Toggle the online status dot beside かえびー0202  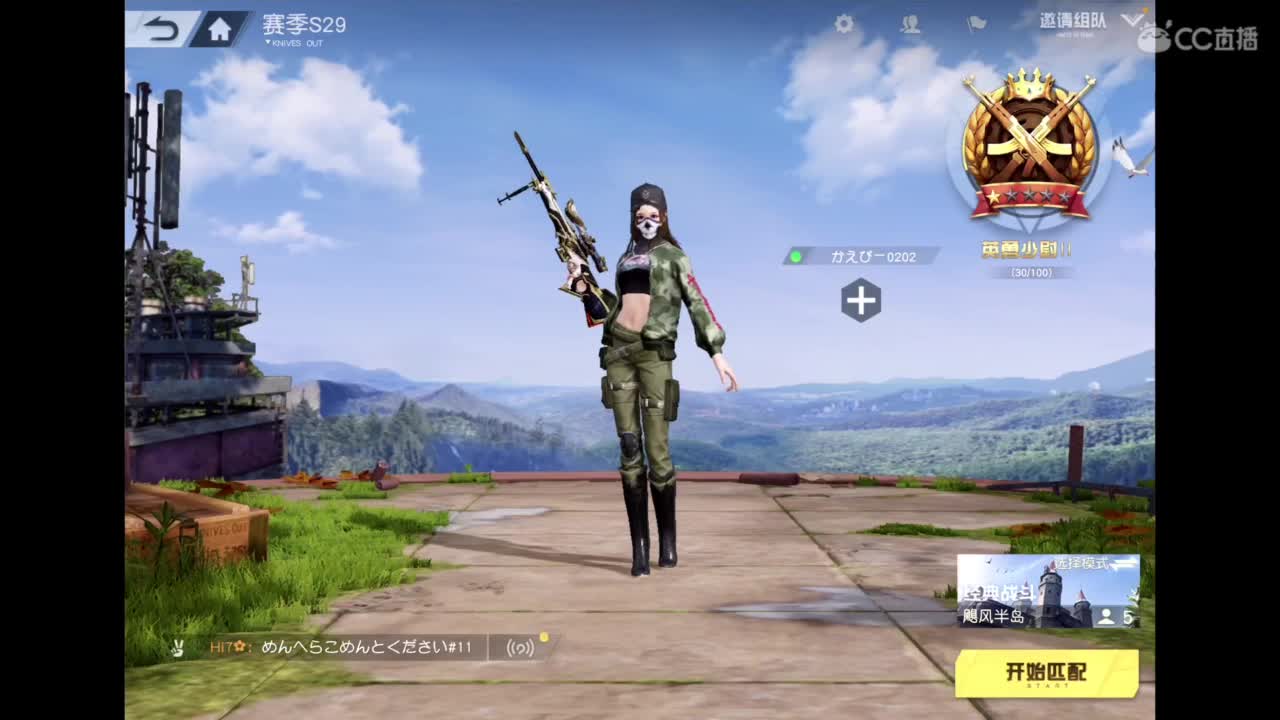(795, 257)
